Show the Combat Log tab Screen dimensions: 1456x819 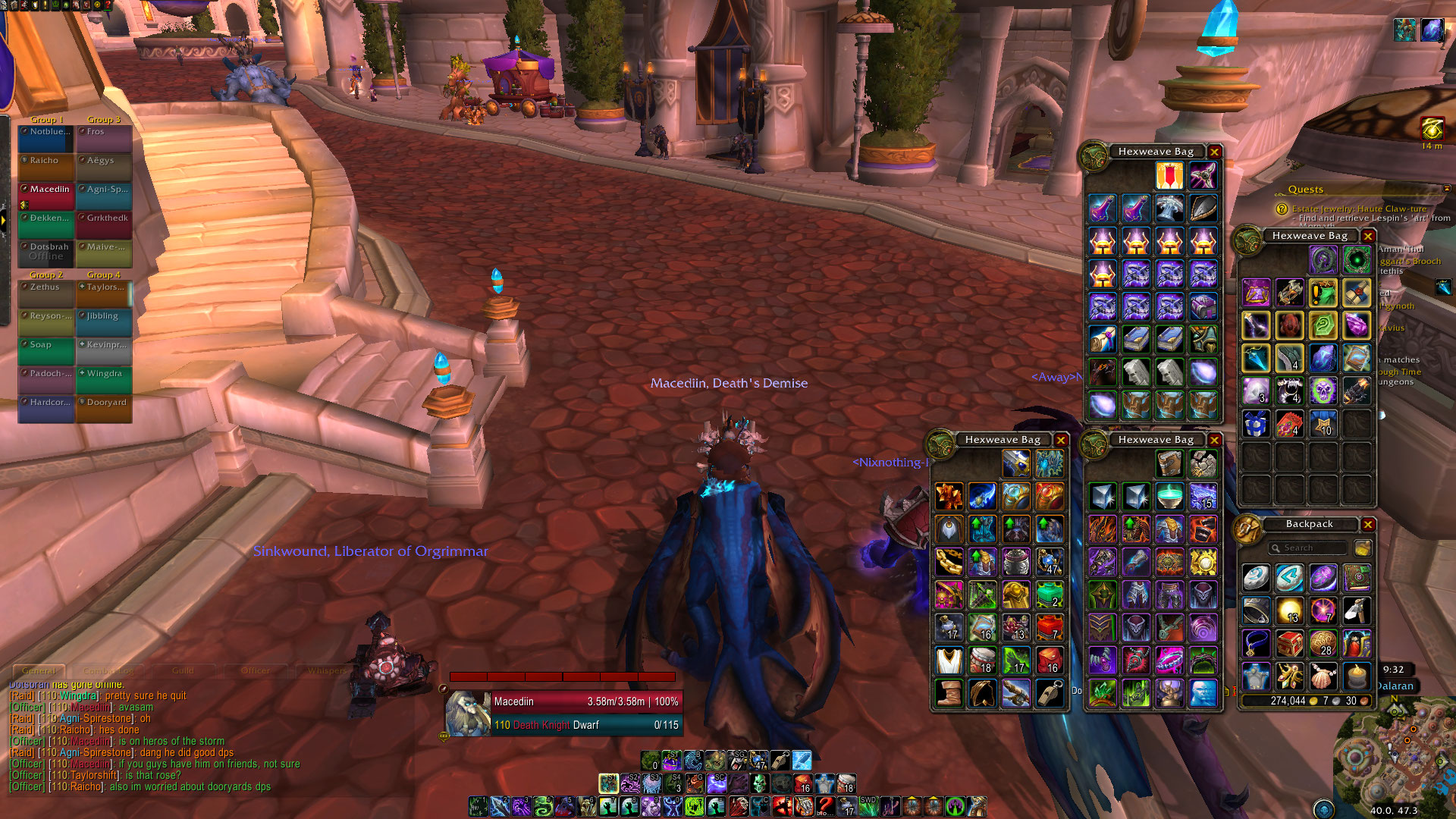(108, 671)
